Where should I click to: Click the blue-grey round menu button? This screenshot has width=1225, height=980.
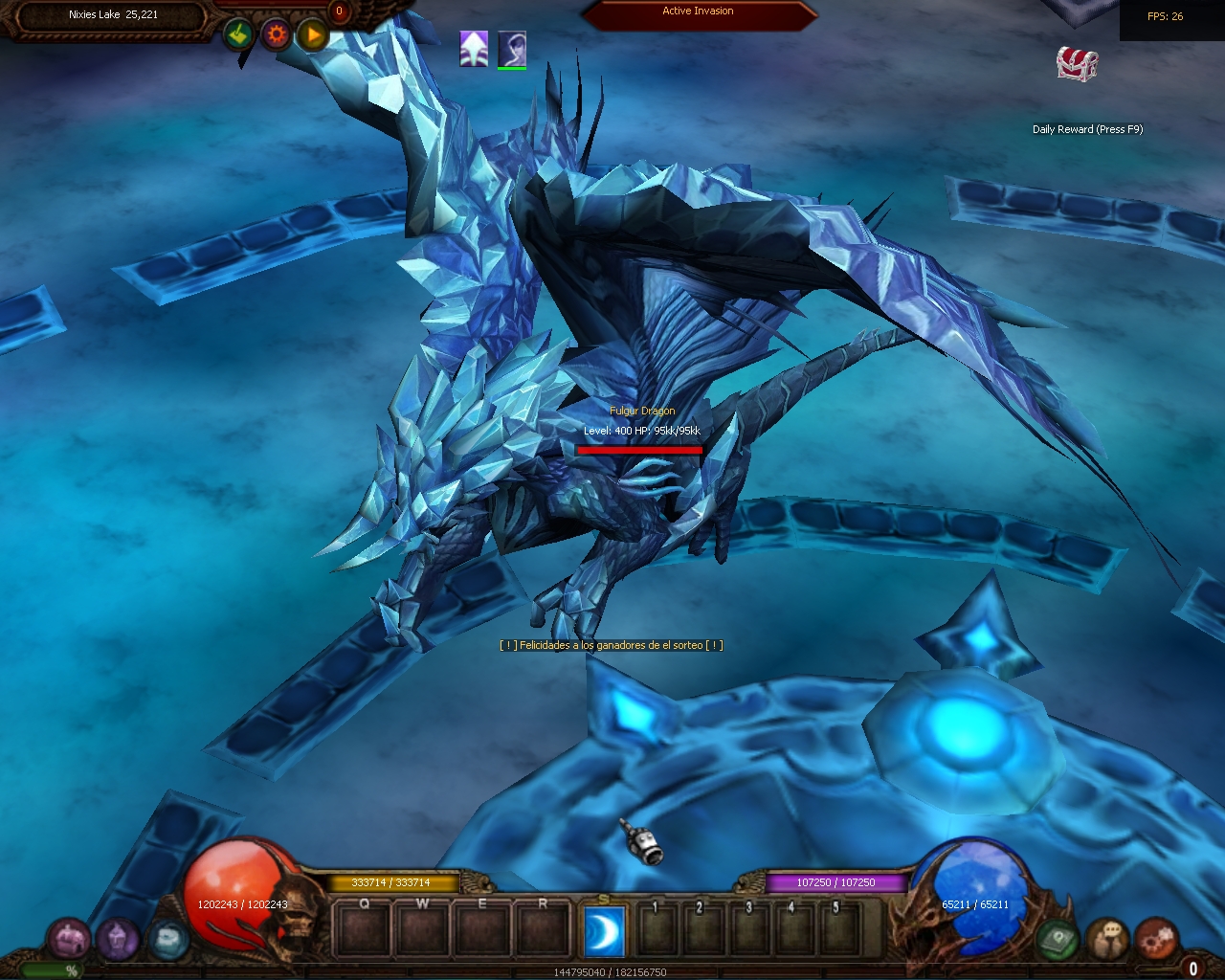point(167,939)
